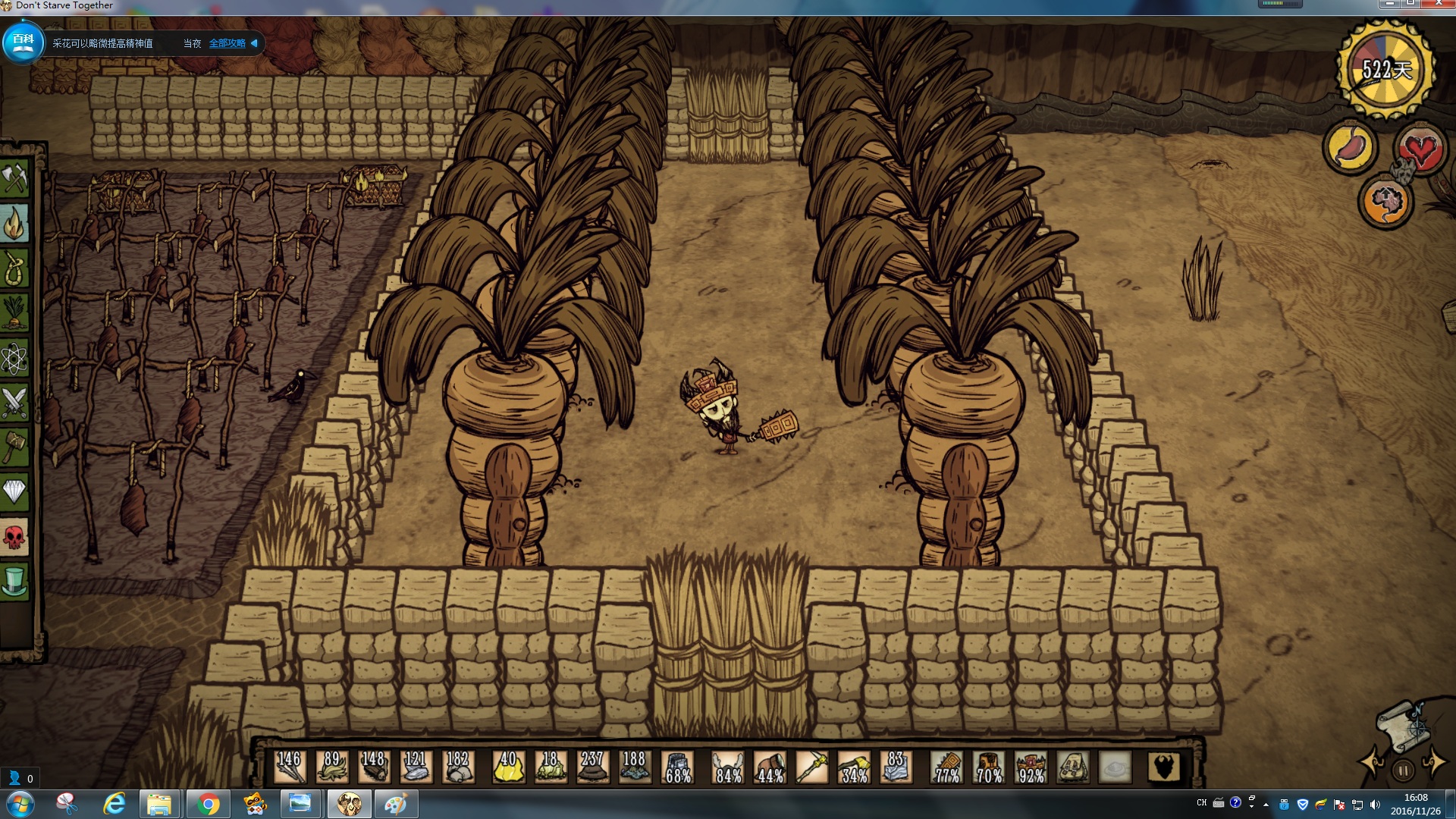The height and width of the screenshot is (819, 1456).
Task: Select the twigs stack of 146
Action: pos(289,767)
